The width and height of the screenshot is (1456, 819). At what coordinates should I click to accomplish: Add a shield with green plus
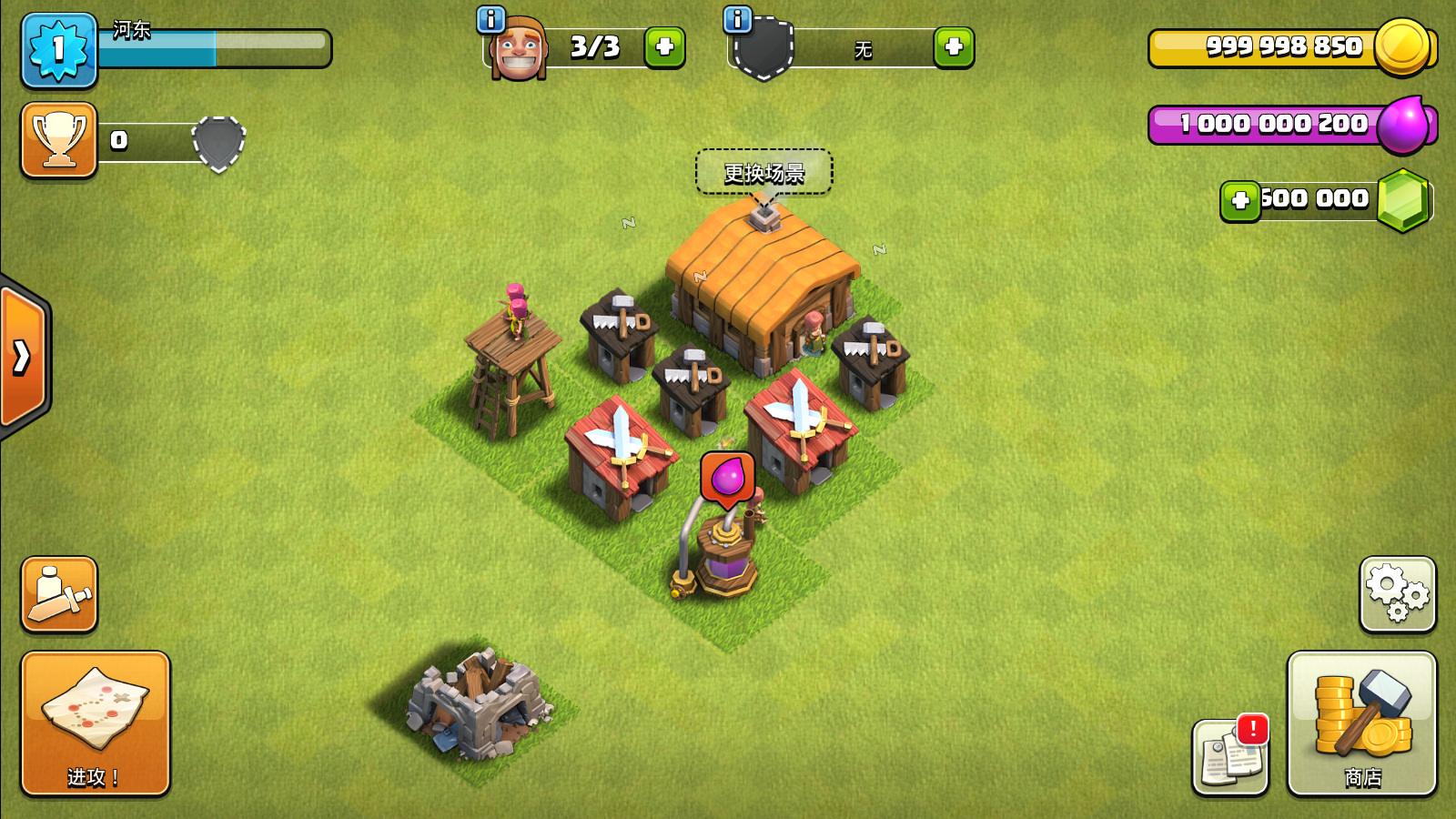[954, 46]
